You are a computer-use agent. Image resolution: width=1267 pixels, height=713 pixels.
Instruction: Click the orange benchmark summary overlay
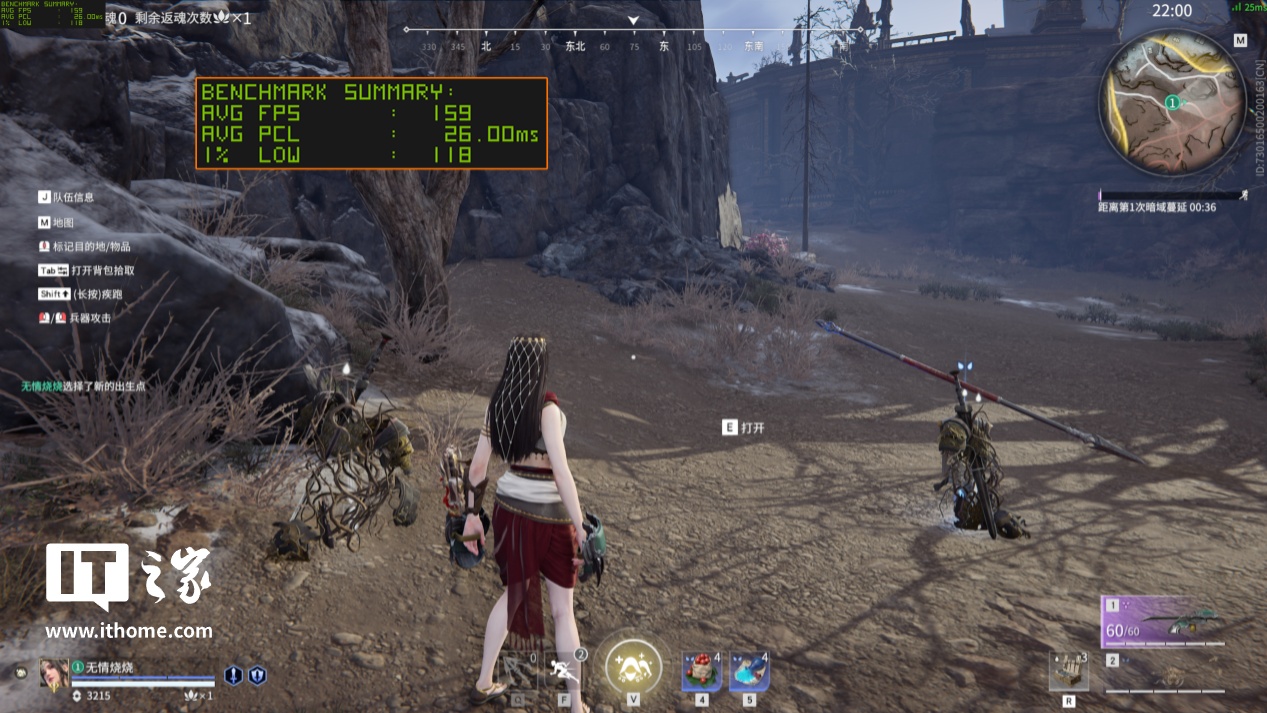(x=371, y=123)
